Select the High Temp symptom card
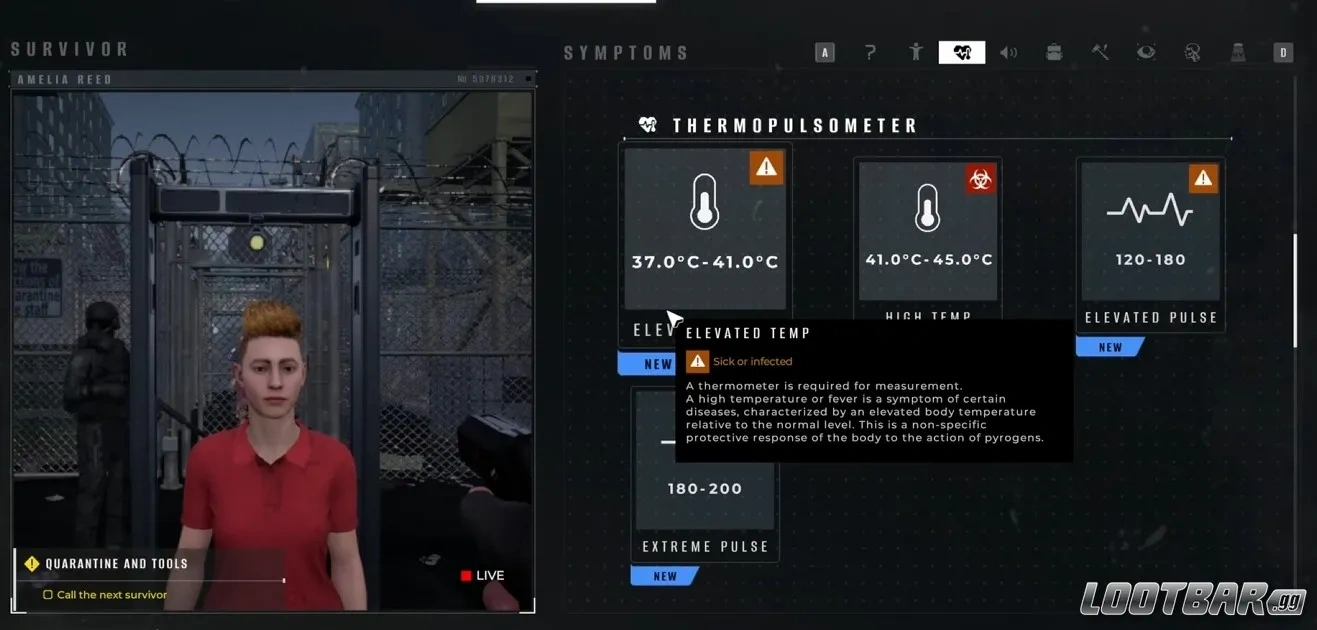This screenshot has height=630, width=1317. coord(928,230)
